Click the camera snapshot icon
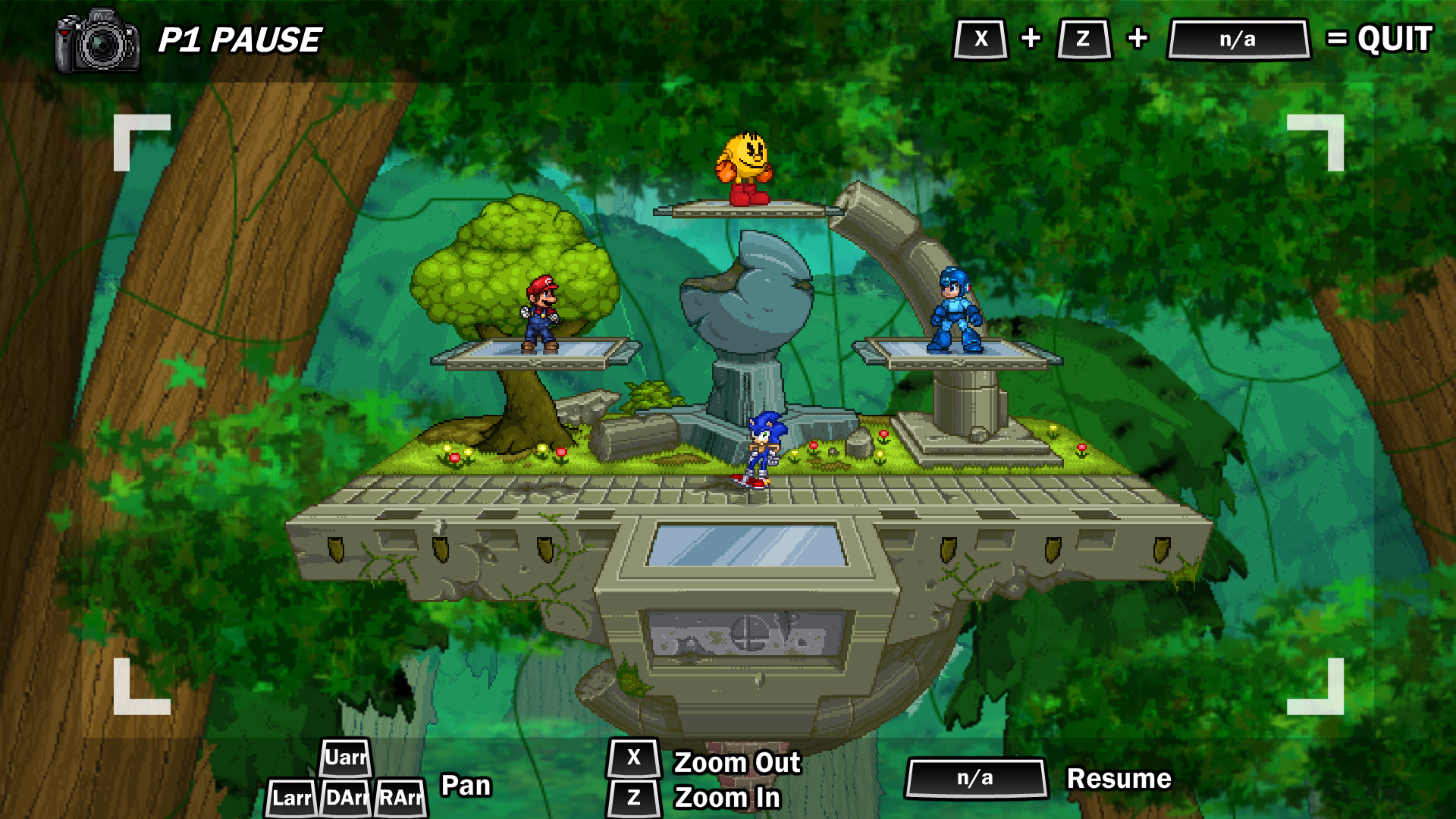 [98, 41]
